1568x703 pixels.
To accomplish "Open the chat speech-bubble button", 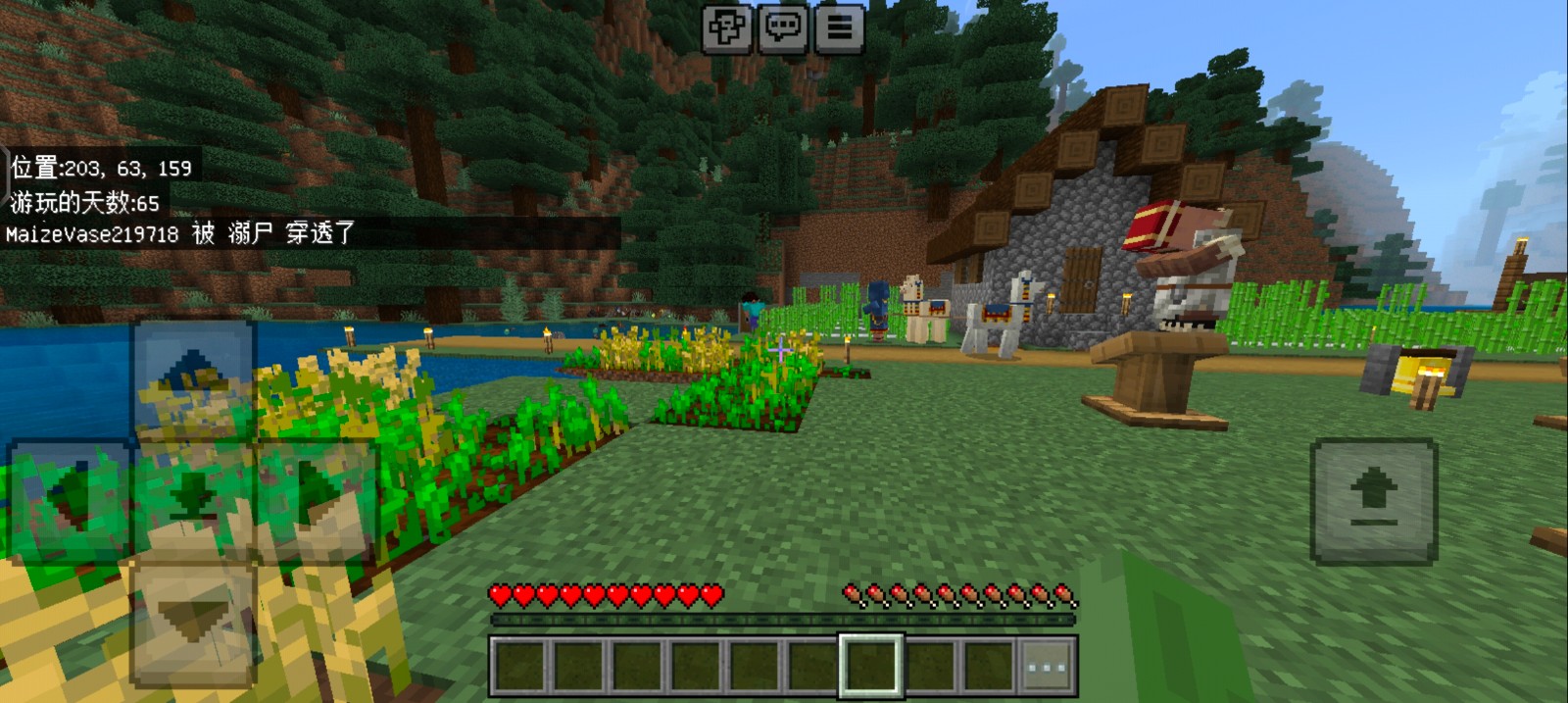I will coord(783,27).
